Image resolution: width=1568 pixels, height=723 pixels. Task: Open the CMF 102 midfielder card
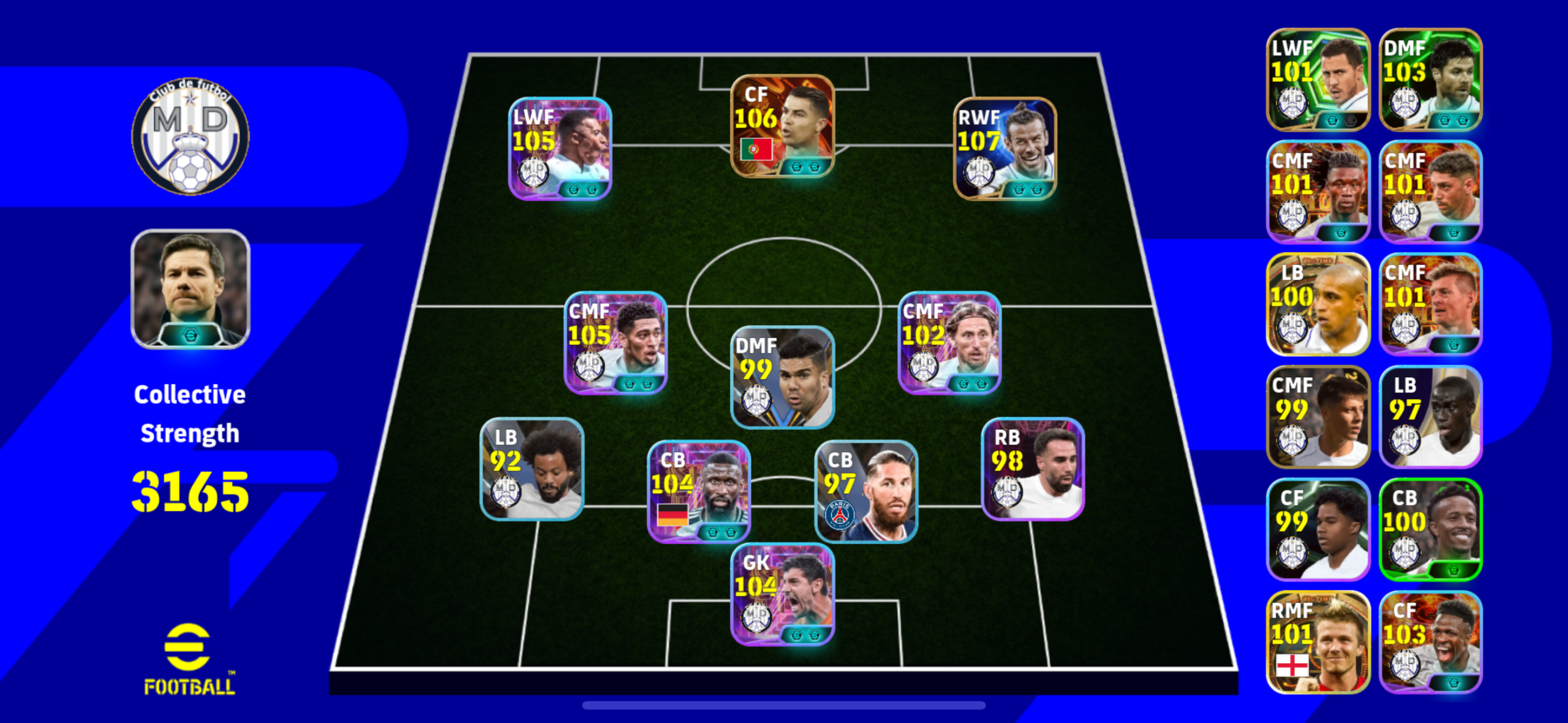pos(949,343)
